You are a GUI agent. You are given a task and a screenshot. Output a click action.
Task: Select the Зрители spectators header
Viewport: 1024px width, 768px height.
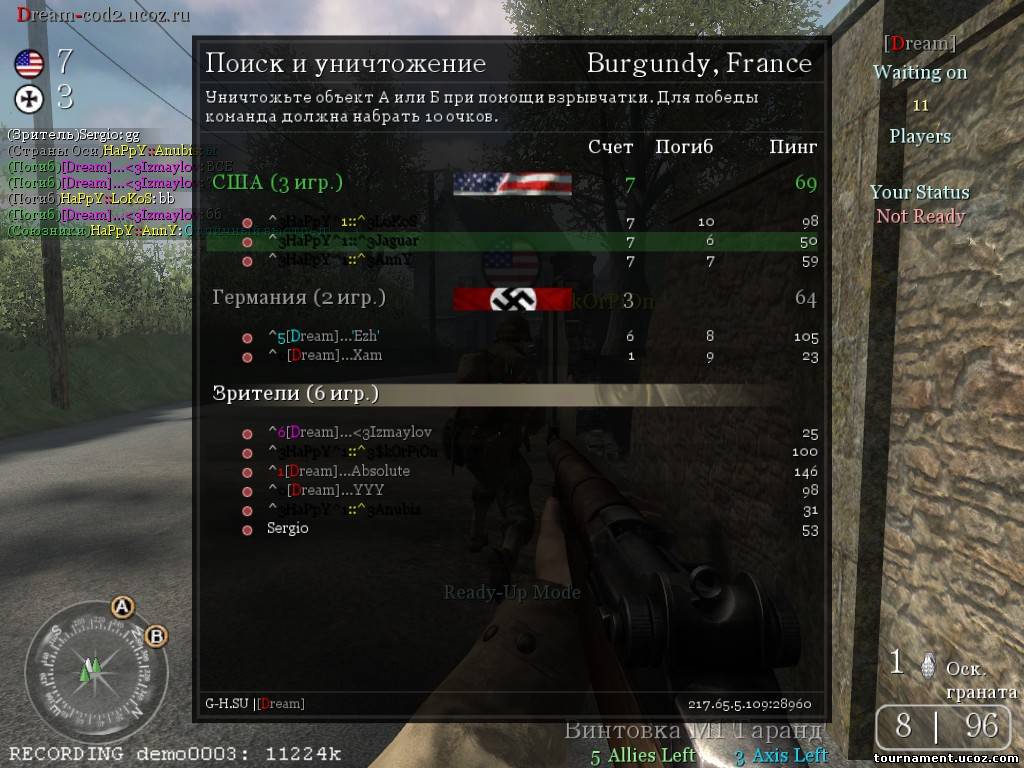296,393
